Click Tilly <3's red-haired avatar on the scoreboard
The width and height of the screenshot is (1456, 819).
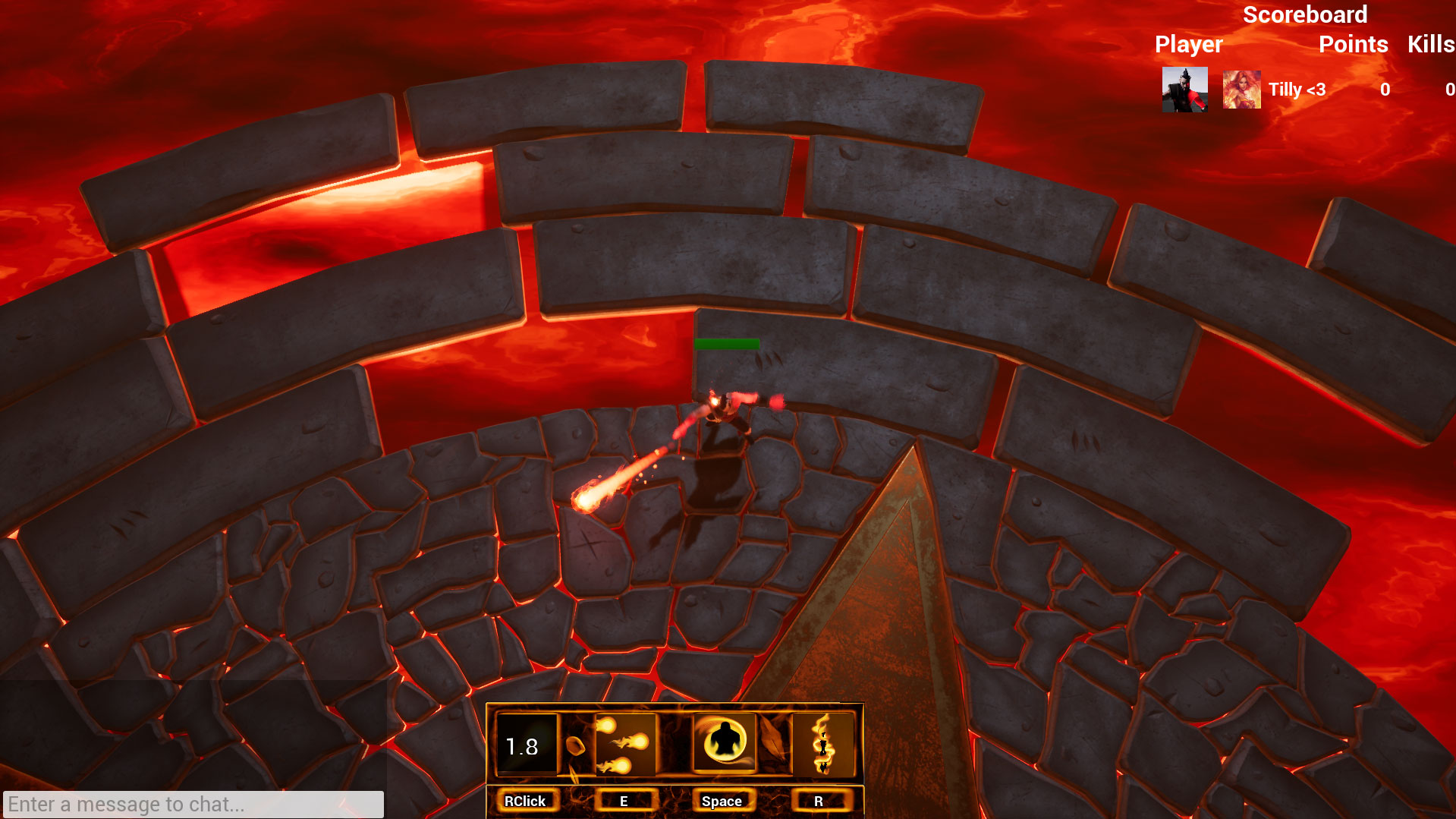tap(1241, 90)
